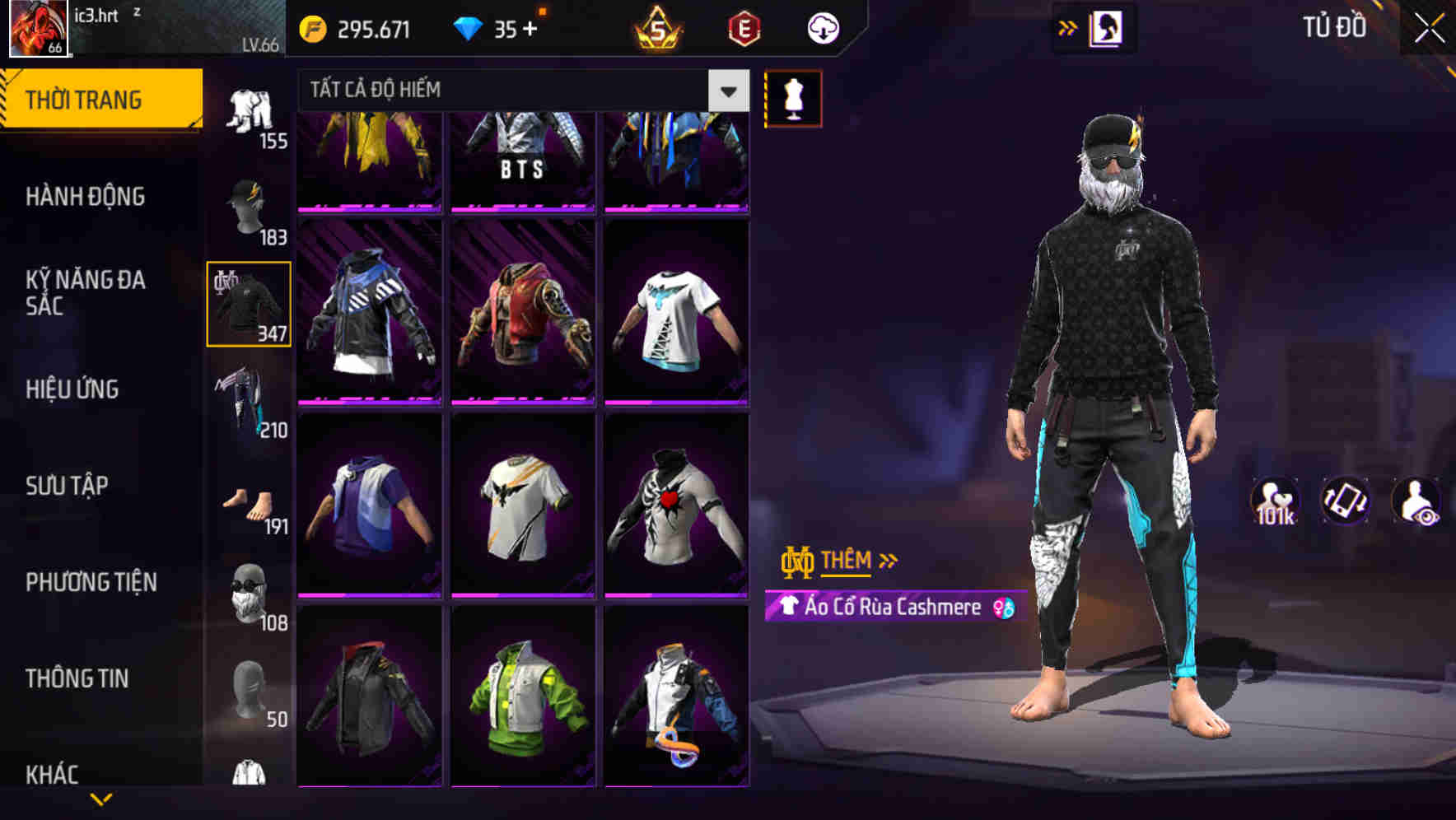Expand the yellow chevron below KHÁC

(x=100, y=799)
